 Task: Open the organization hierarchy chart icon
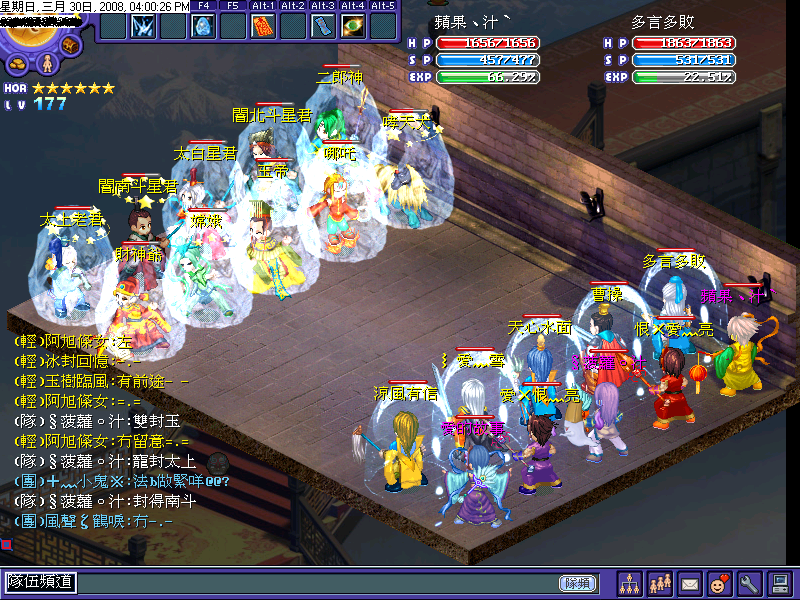[x=630, y=582]
